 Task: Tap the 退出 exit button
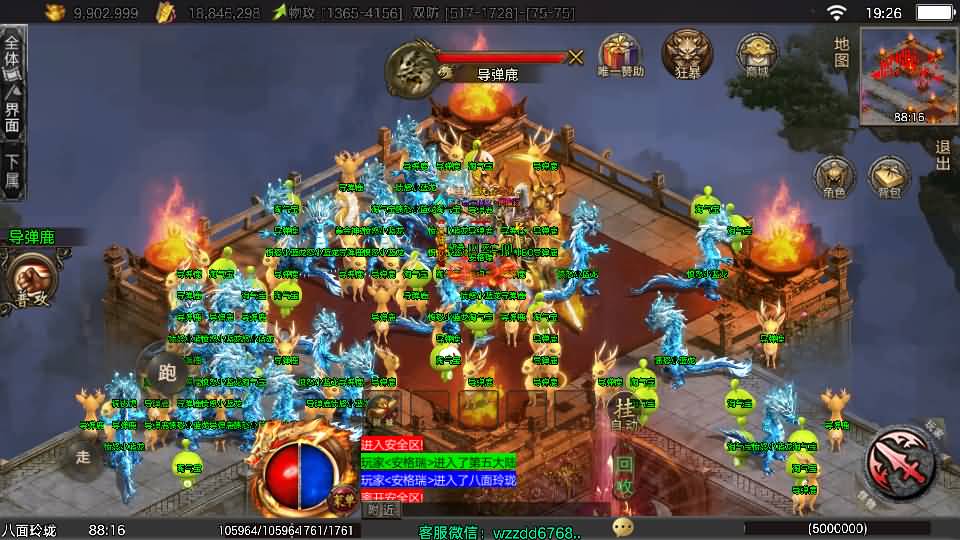tap(942, 155)
